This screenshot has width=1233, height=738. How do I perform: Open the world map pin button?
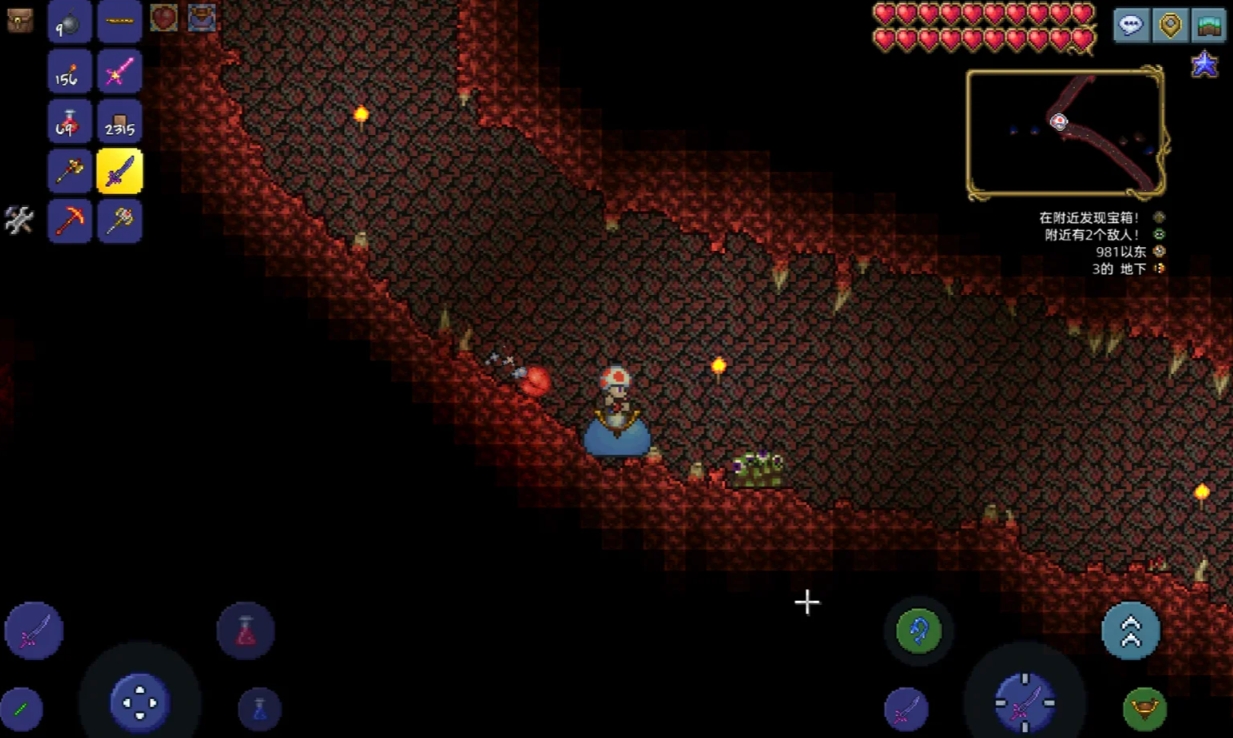click(1170, 25)
